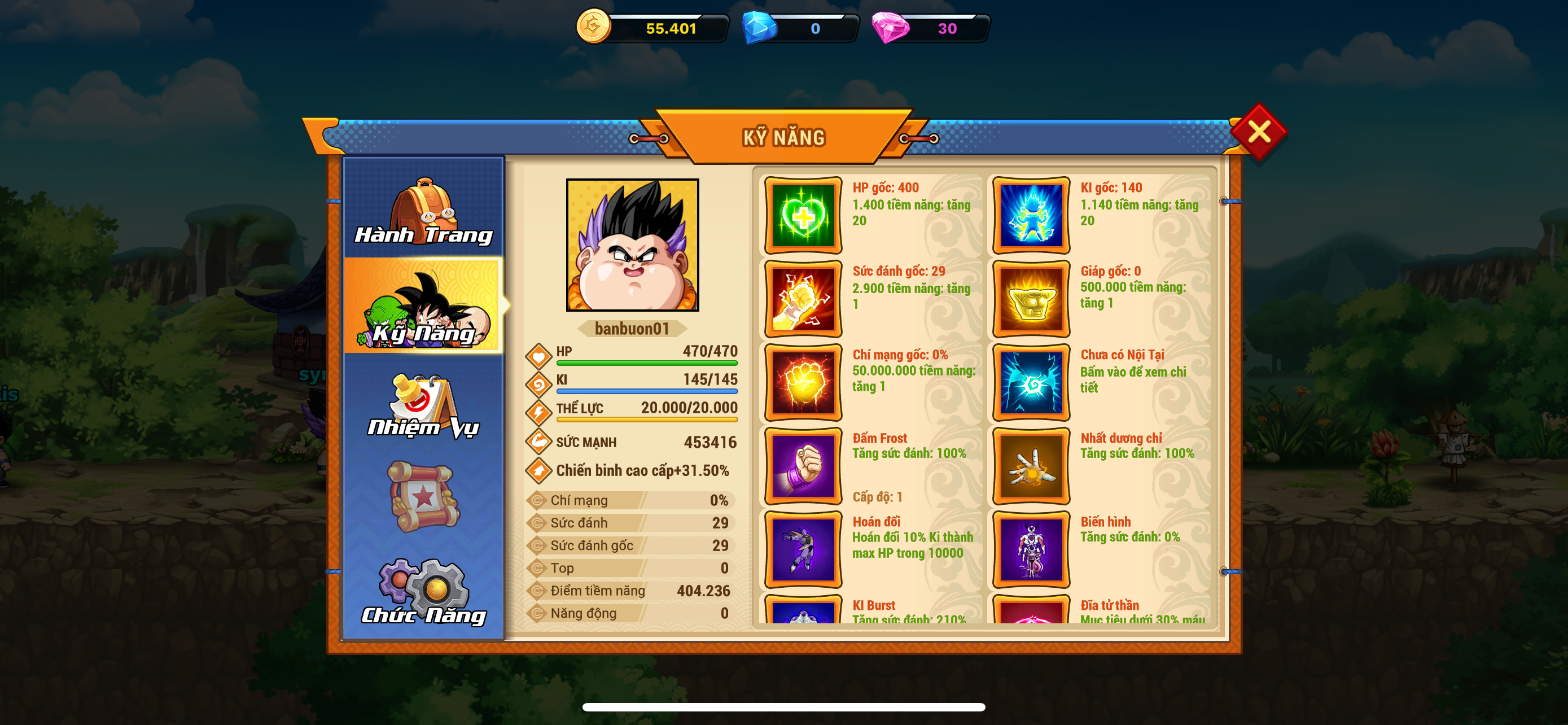Viewport: 1568px width, 725px height.
Task: Select the Đấm Frost skill icon
Action: (803, 466)
